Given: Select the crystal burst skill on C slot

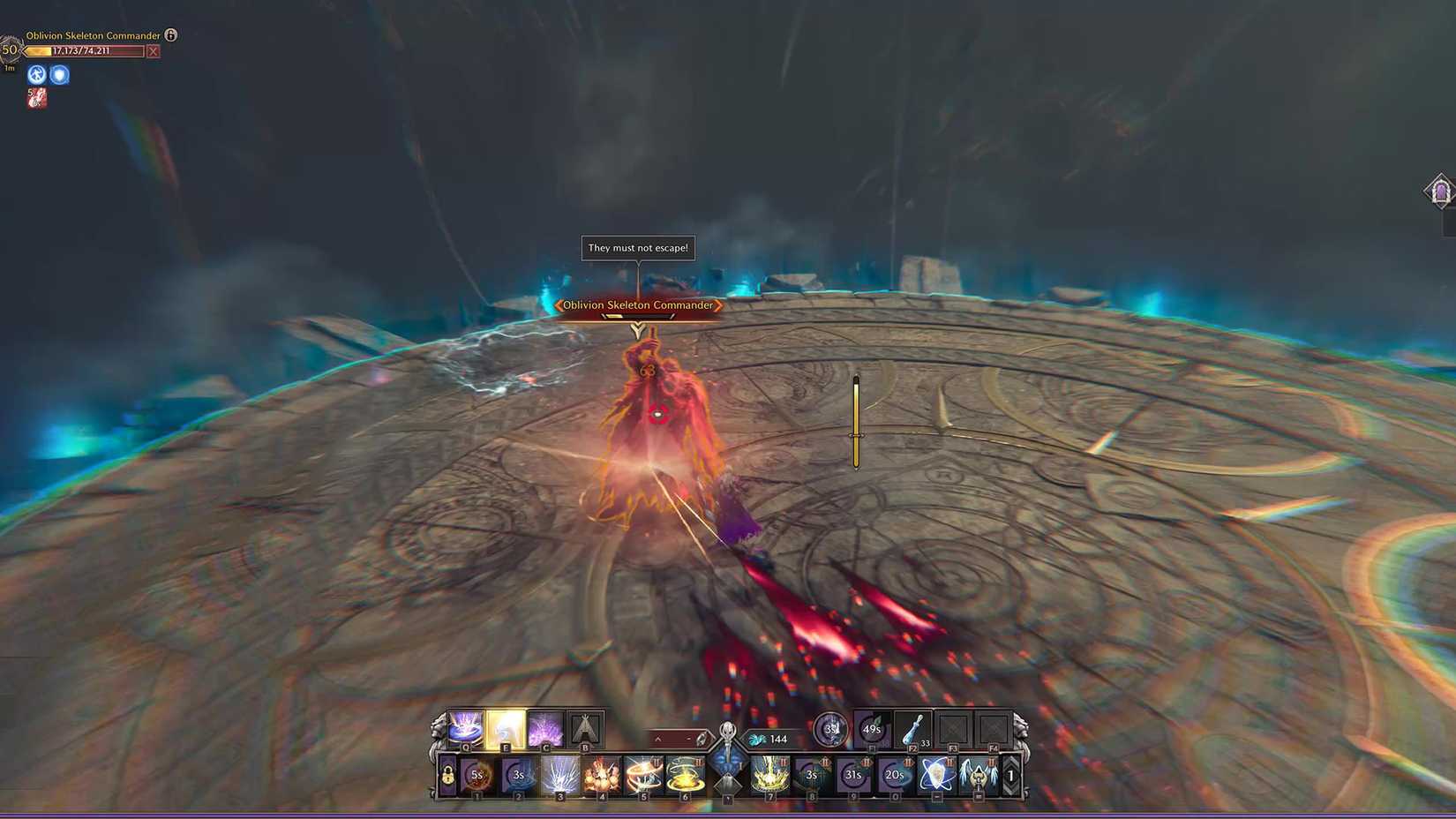Looking at the screenshot, I should tap(545, 729).
